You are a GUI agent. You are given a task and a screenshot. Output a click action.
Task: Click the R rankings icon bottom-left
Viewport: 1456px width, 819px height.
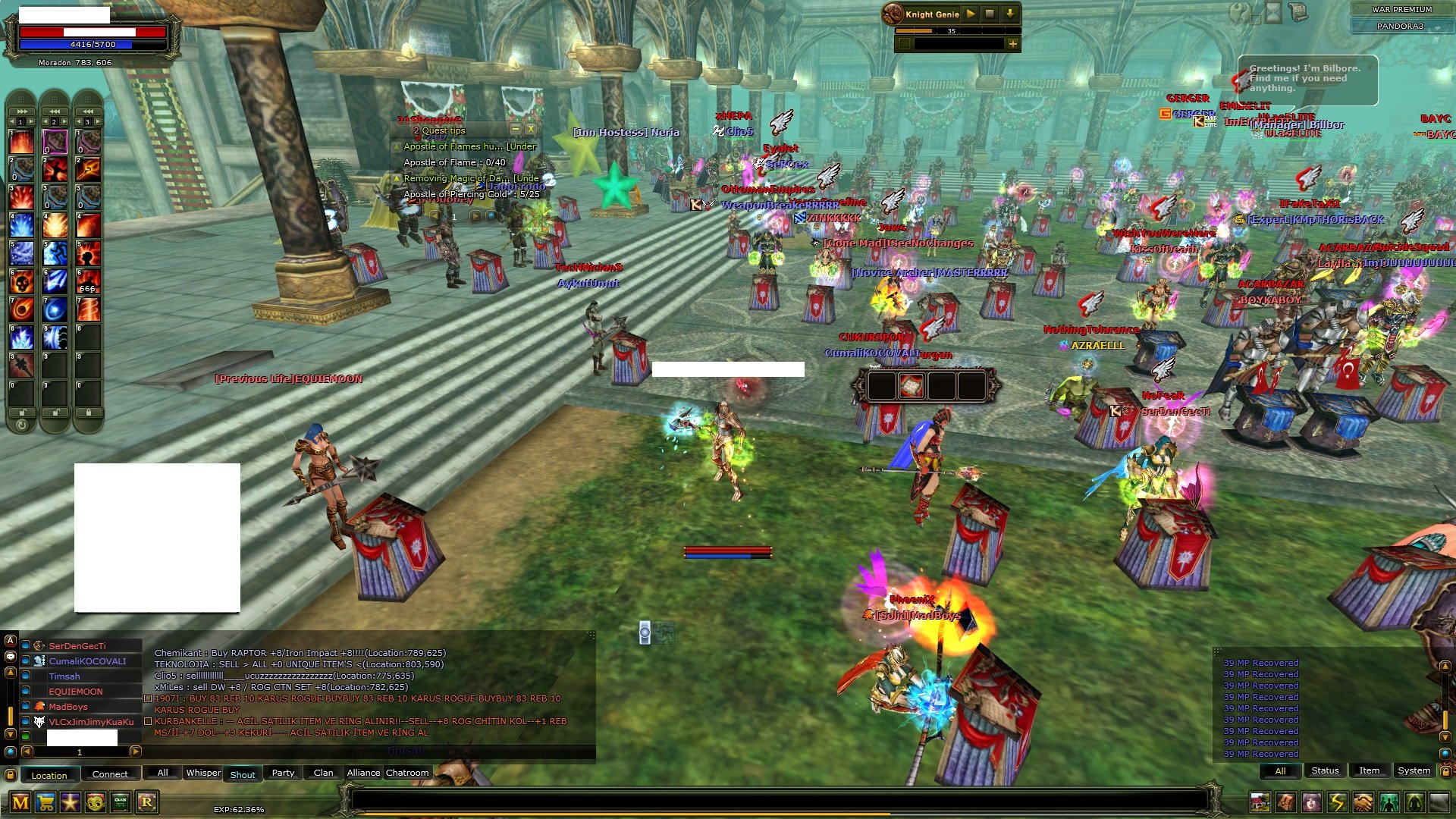point(147,802)
